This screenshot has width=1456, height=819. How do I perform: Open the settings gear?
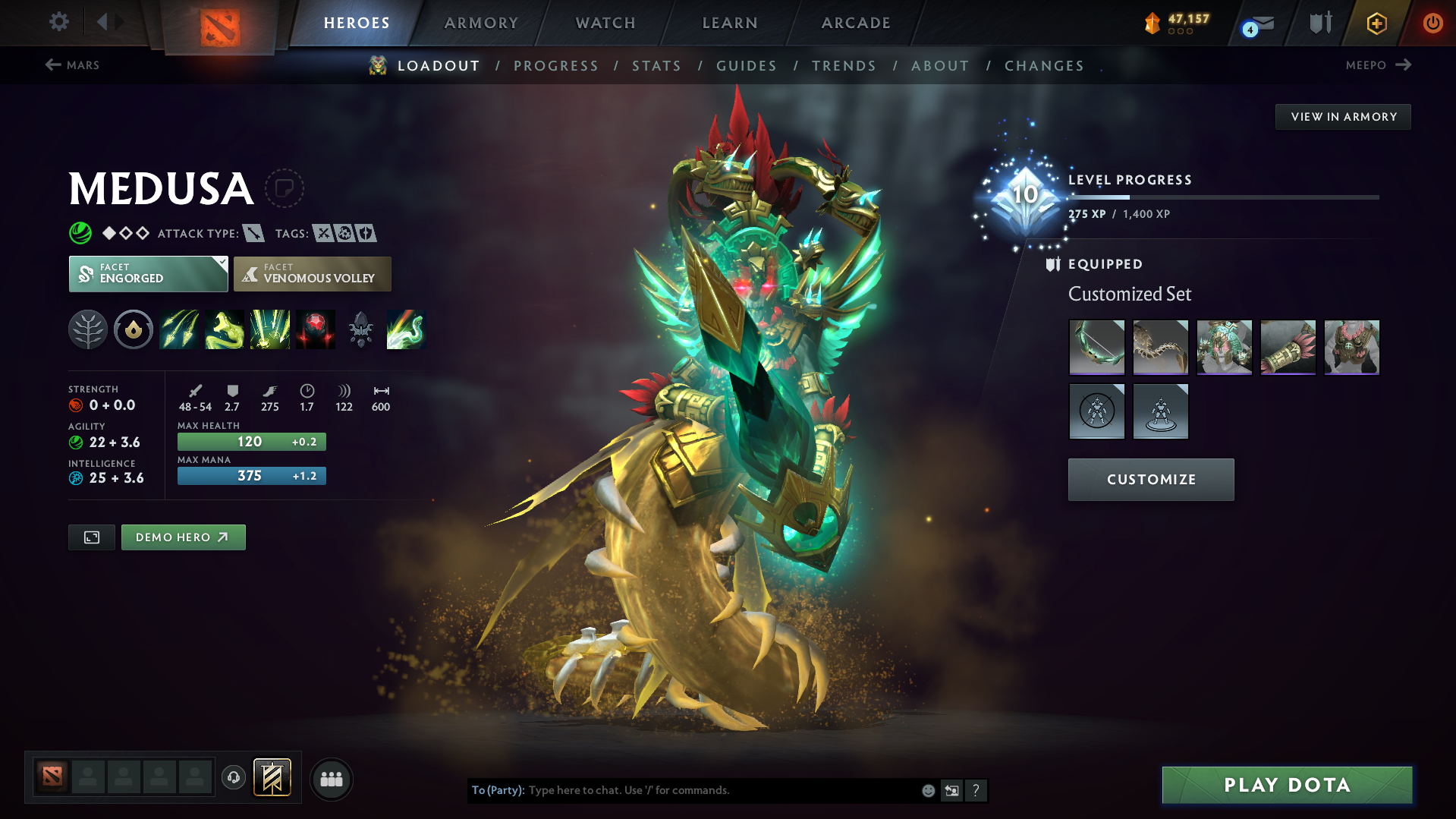click(58, 23)
